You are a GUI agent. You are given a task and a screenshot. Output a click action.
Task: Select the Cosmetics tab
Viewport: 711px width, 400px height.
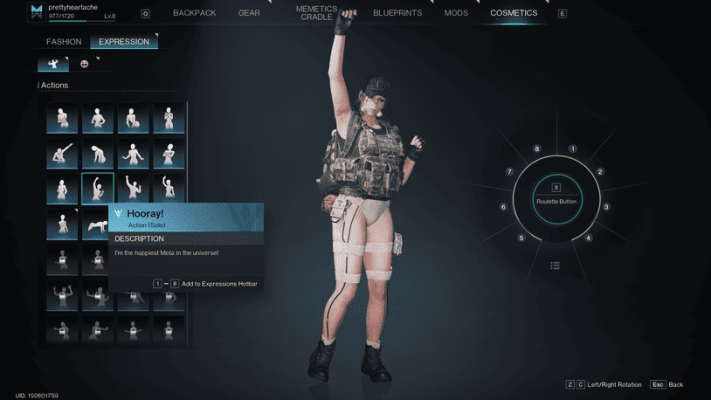[513, 13]
